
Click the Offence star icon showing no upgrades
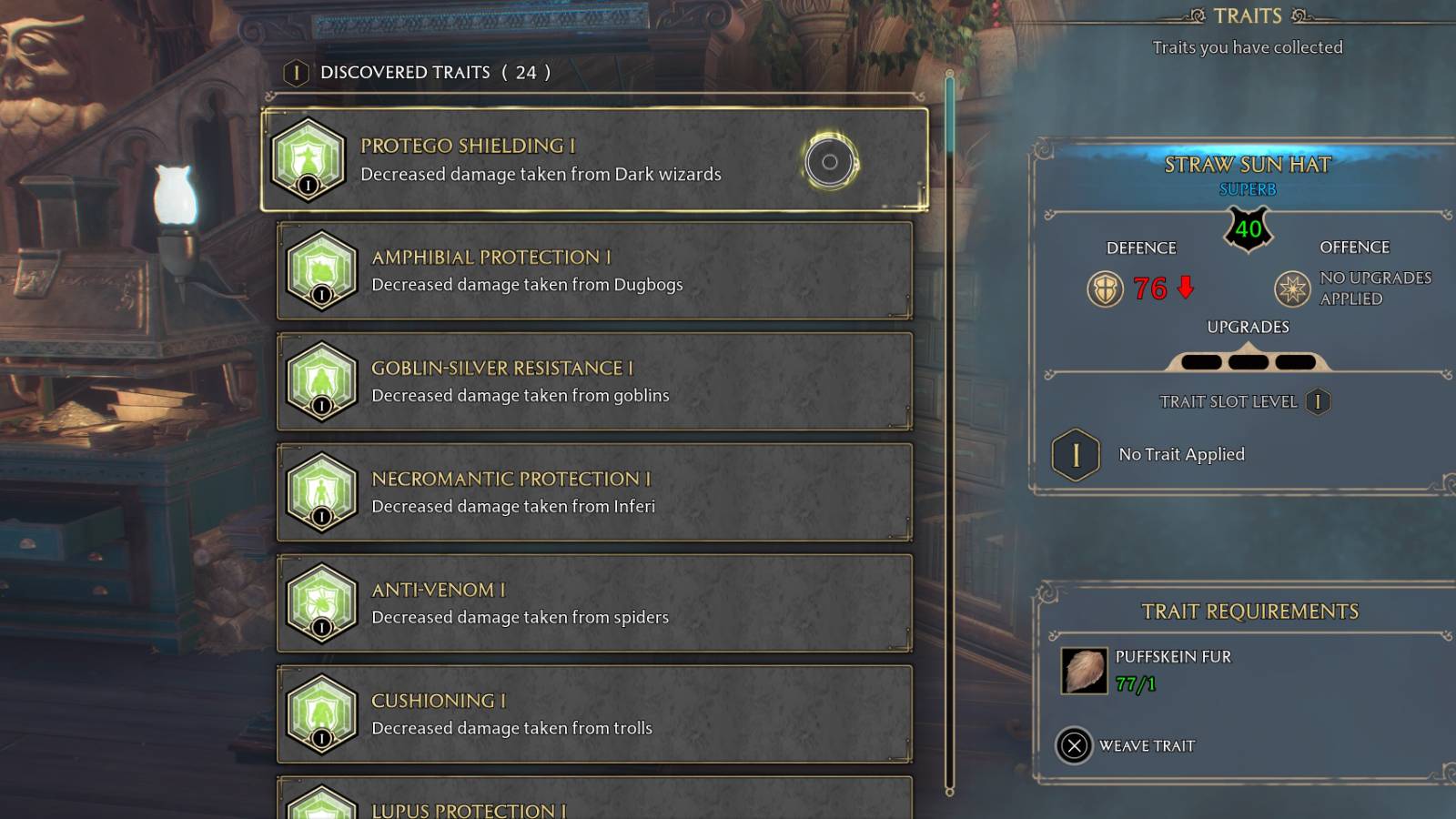tap(1293, 289)
